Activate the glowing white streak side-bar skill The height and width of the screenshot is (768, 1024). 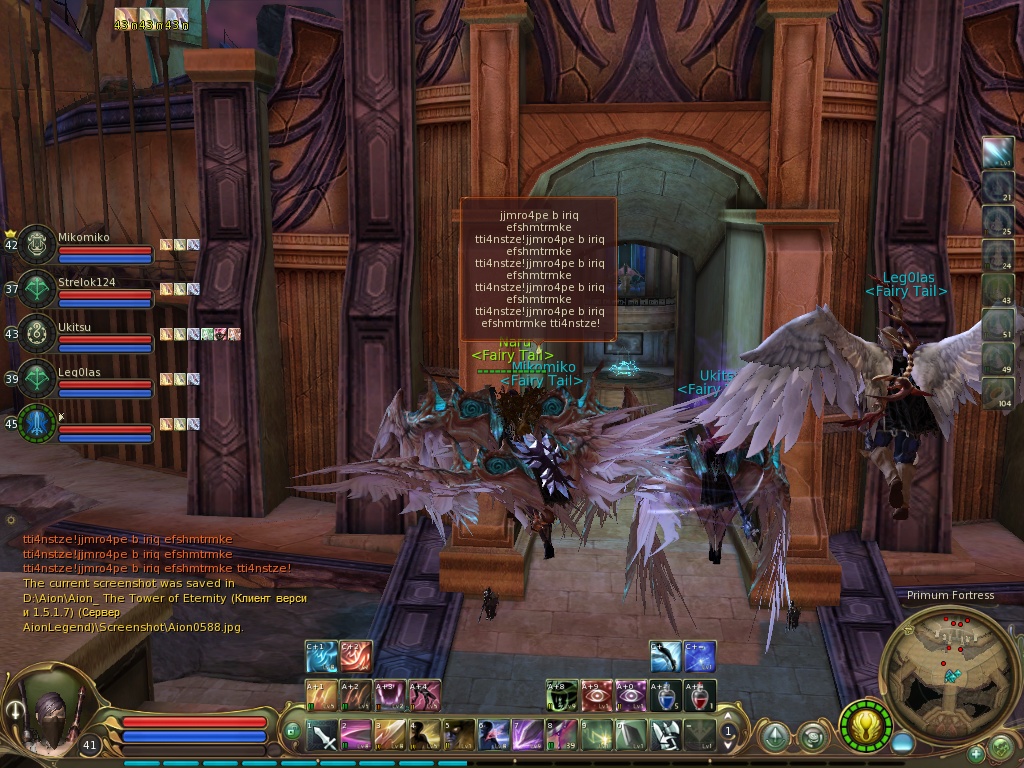(998, 152)
